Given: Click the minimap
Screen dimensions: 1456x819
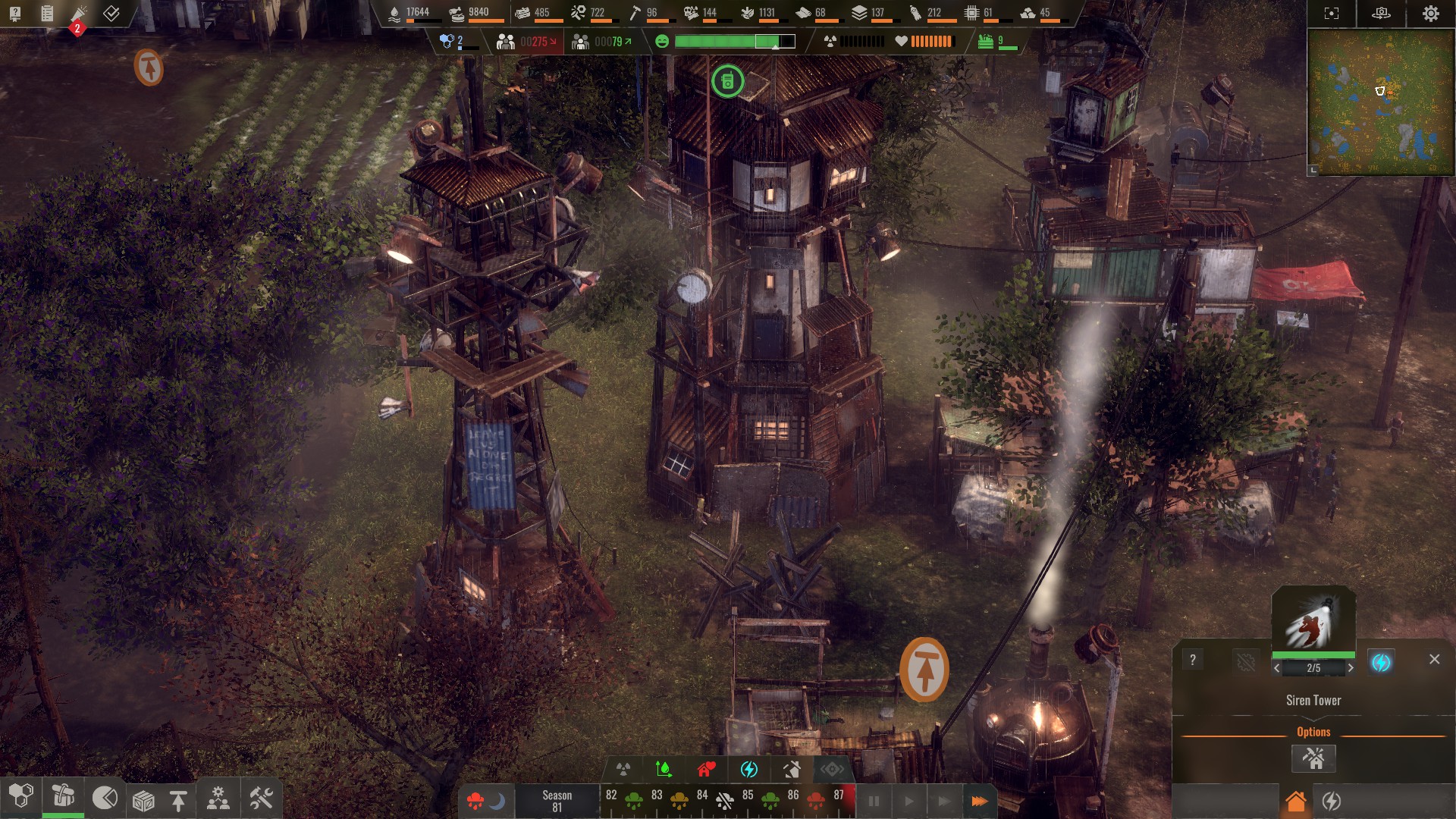Looking at the screenshot, I should coord(1380,102).
